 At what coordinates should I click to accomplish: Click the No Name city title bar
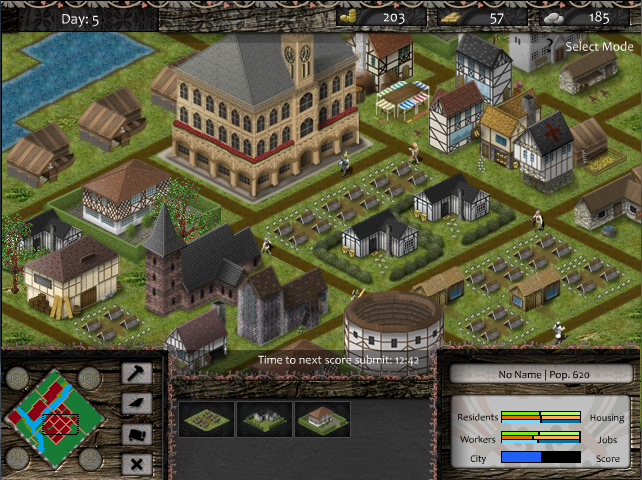click(540, 374)
